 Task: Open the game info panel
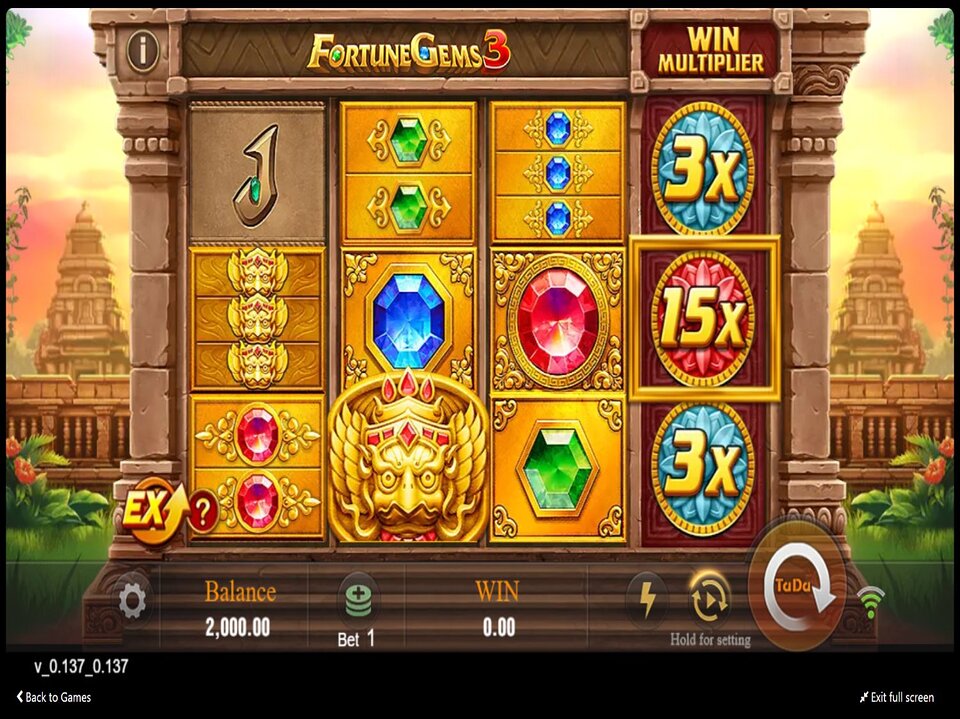(142, 51)
